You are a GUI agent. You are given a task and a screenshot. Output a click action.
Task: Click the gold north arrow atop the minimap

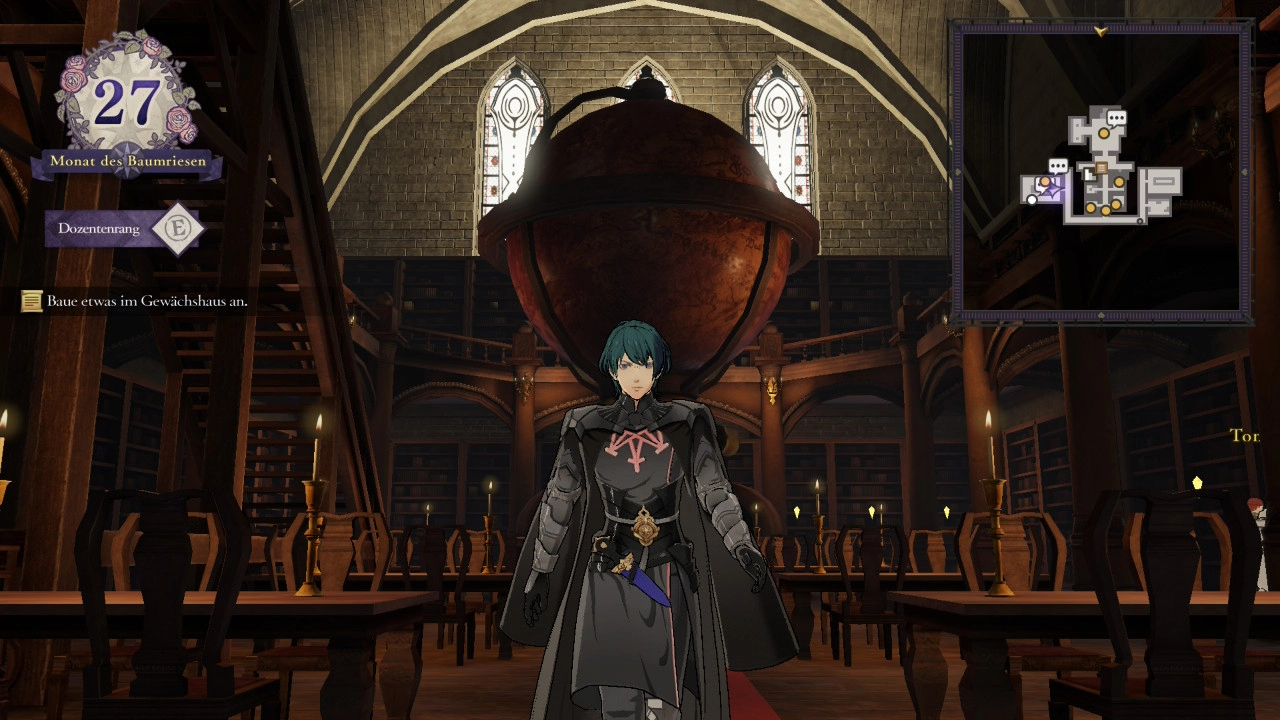point(1101,32)
